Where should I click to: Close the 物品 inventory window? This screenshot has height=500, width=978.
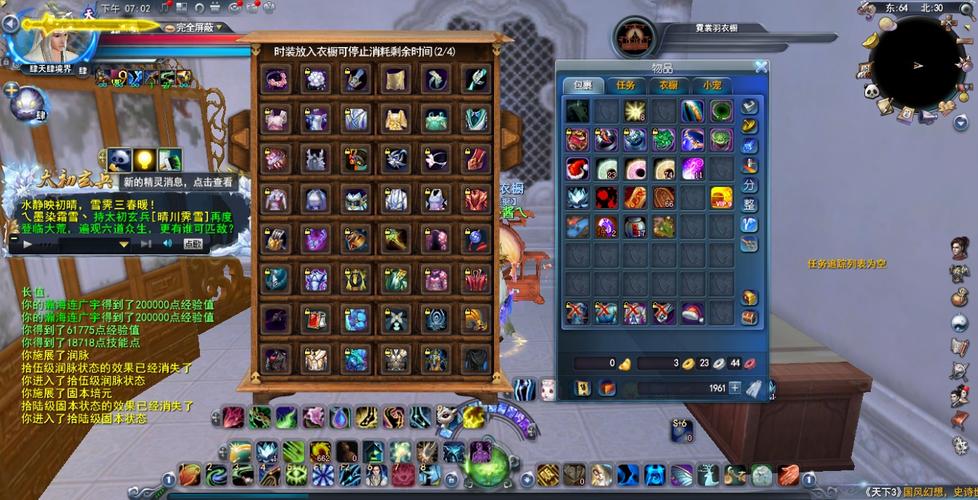click(x=761, y=67)
